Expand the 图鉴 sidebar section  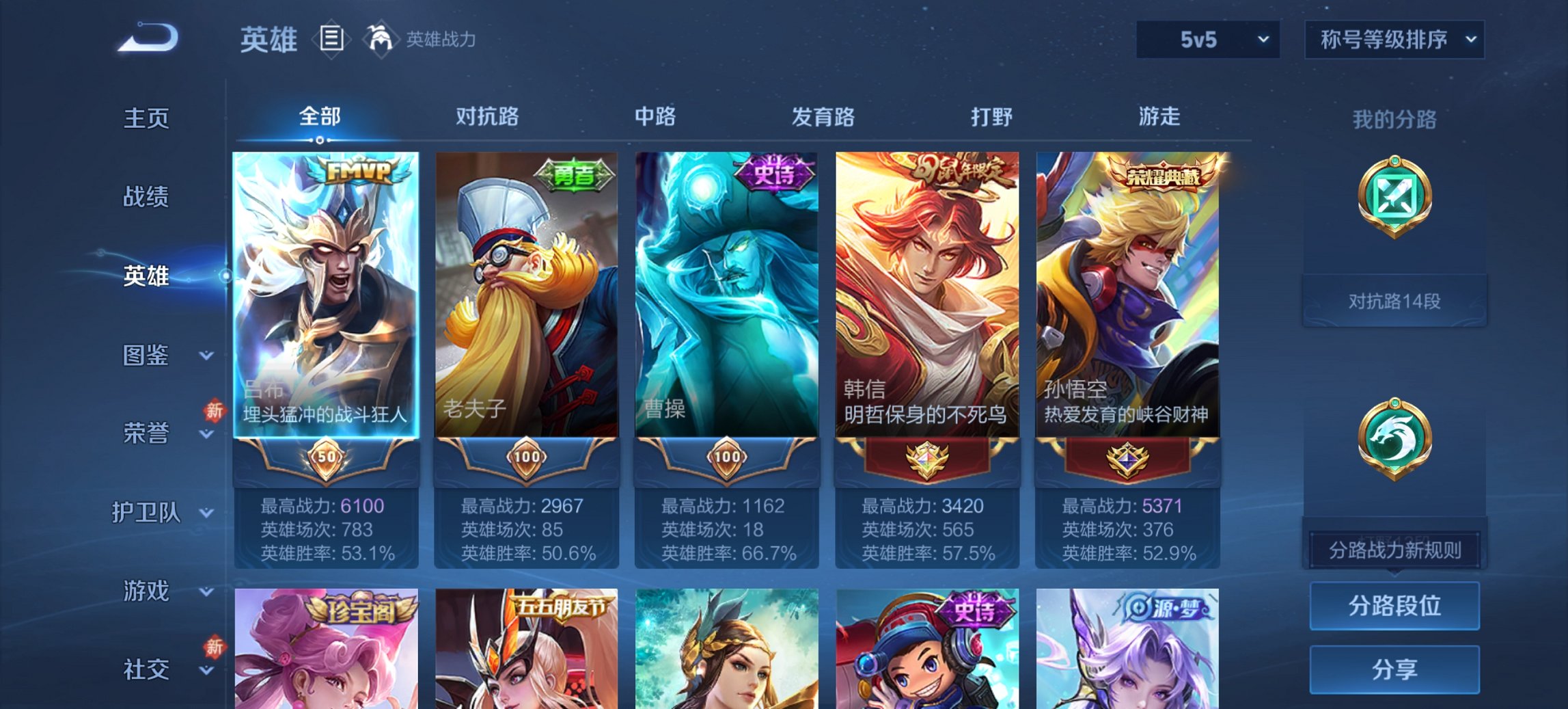coord(147,356)
